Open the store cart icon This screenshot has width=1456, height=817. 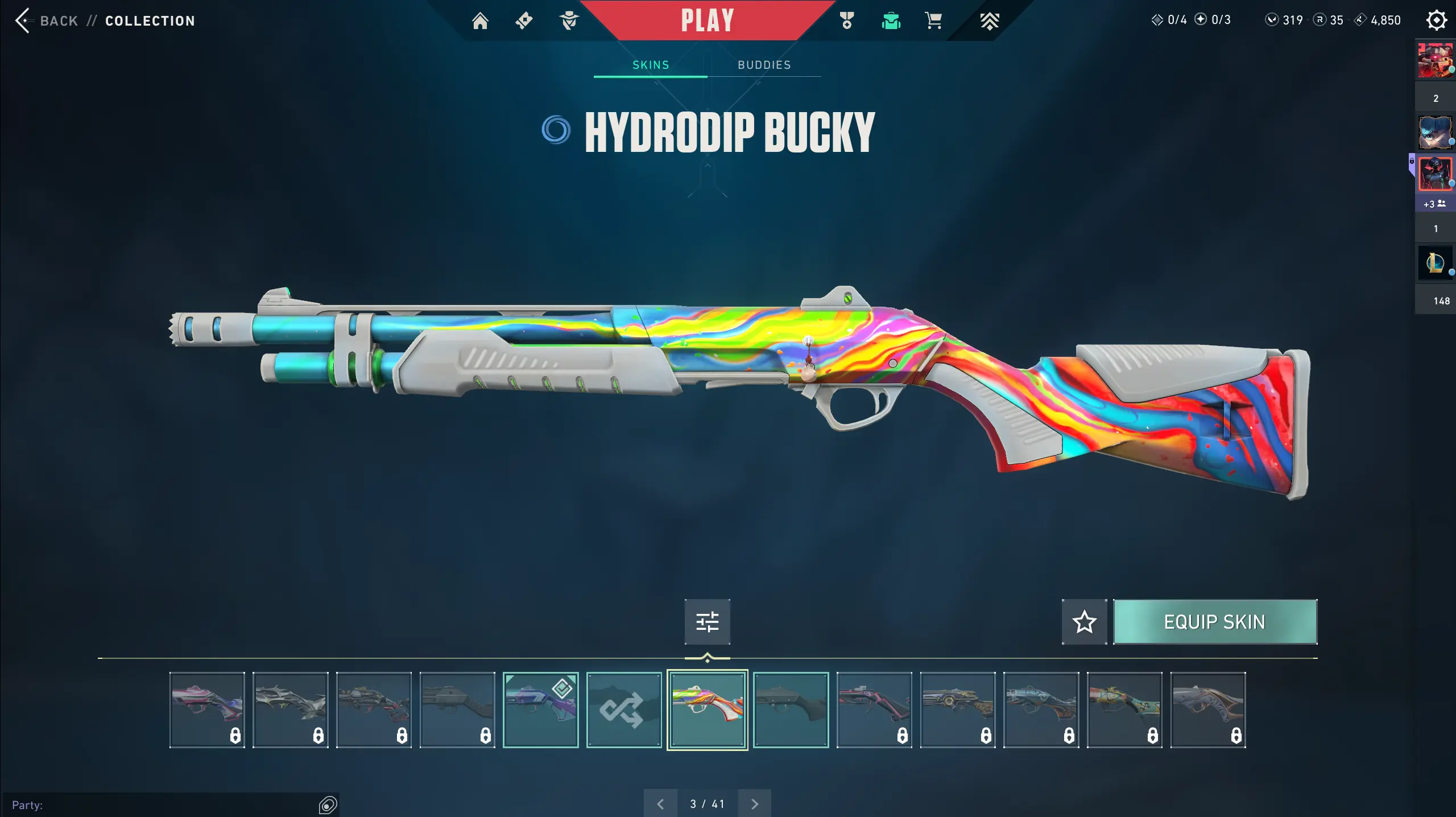coord(933,21)
